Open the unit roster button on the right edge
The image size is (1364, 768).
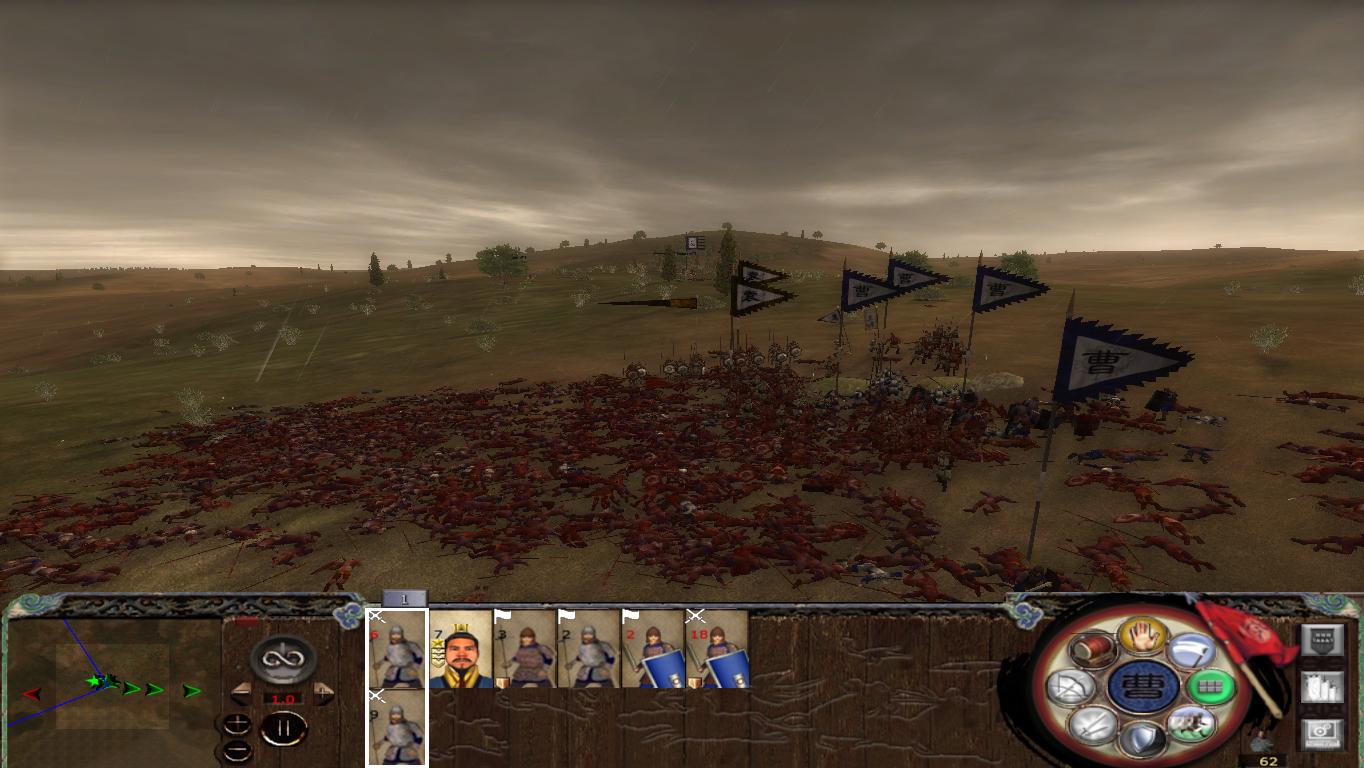(1320, 637)
